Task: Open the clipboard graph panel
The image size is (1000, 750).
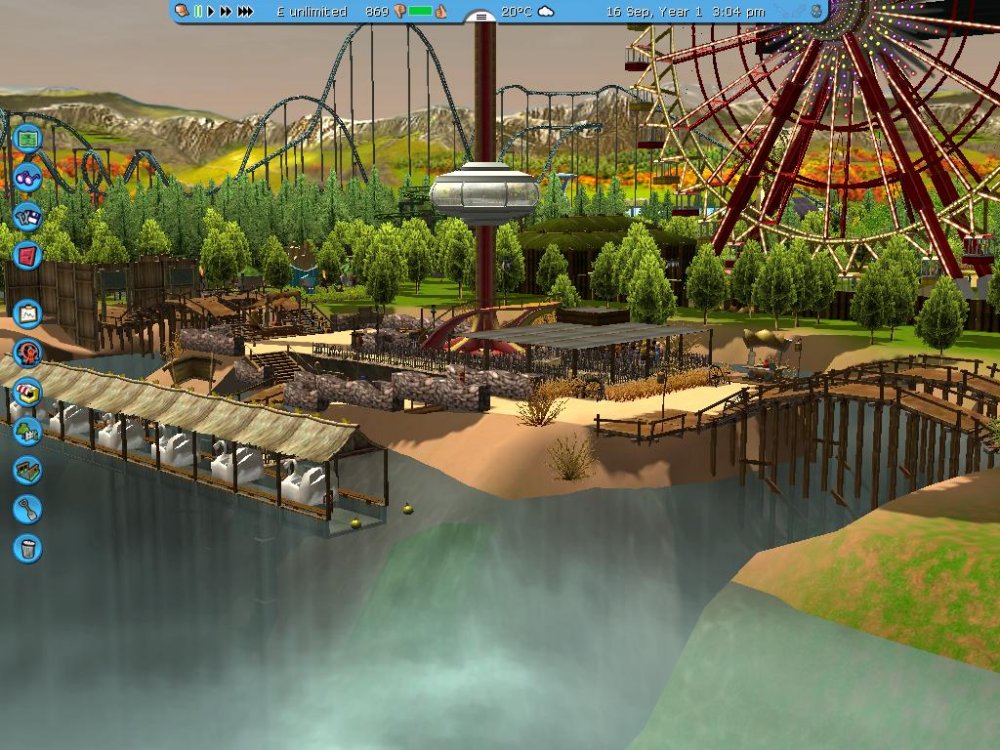Action: coord(27,313)
